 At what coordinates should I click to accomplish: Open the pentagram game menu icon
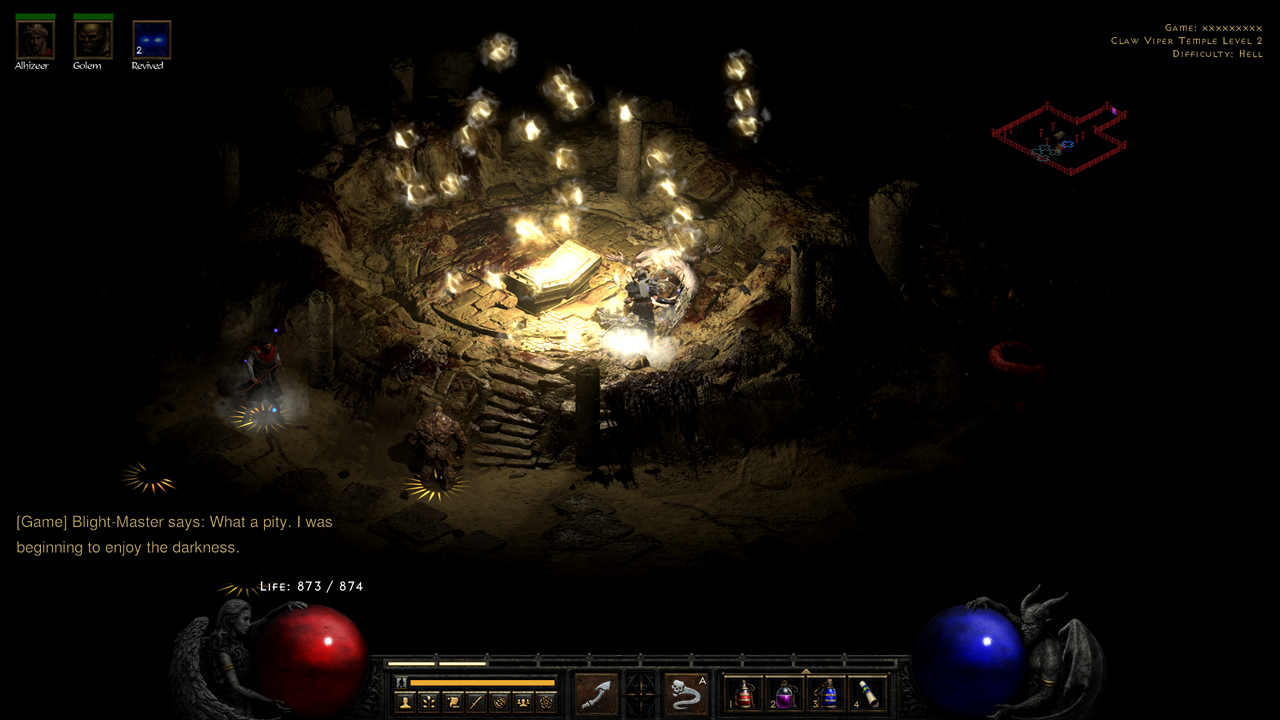tap(545, 702)
